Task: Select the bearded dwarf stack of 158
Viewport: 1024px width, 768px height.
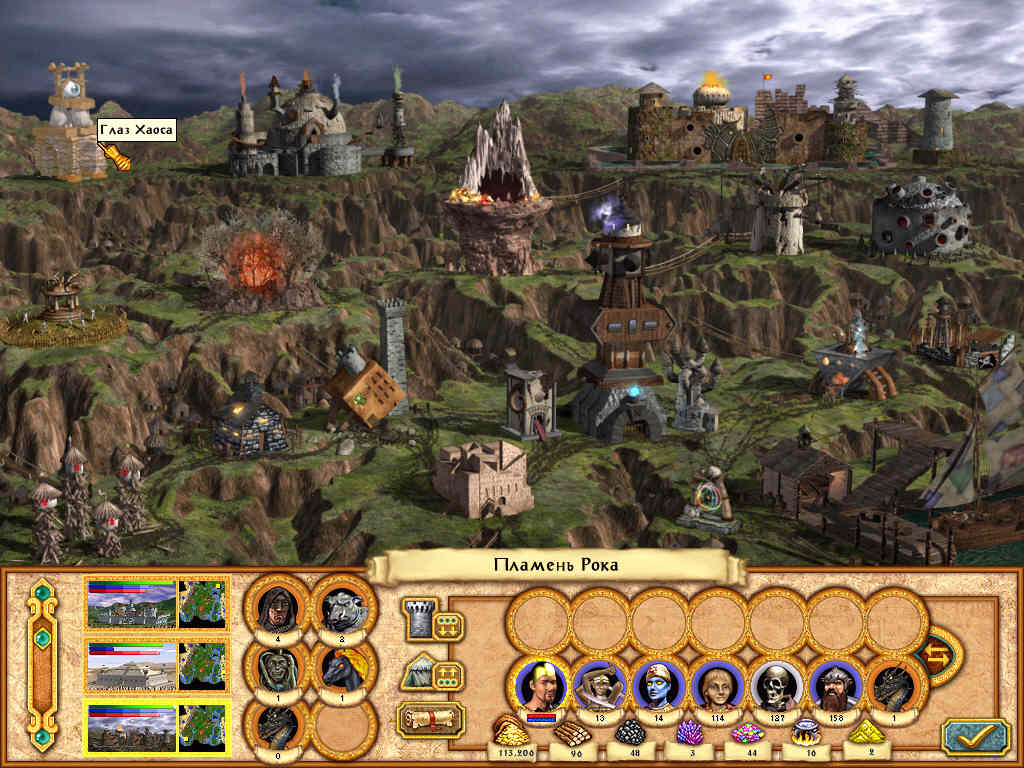Action: click(835, 685)
